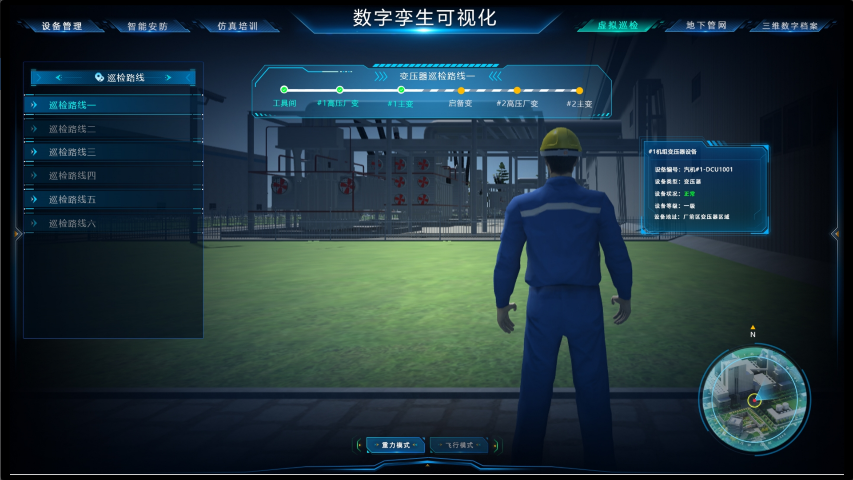Select 巡检路线一 in the route list
Image resolution: width=853 pixels, height=480 pixels.
(113, 105)
